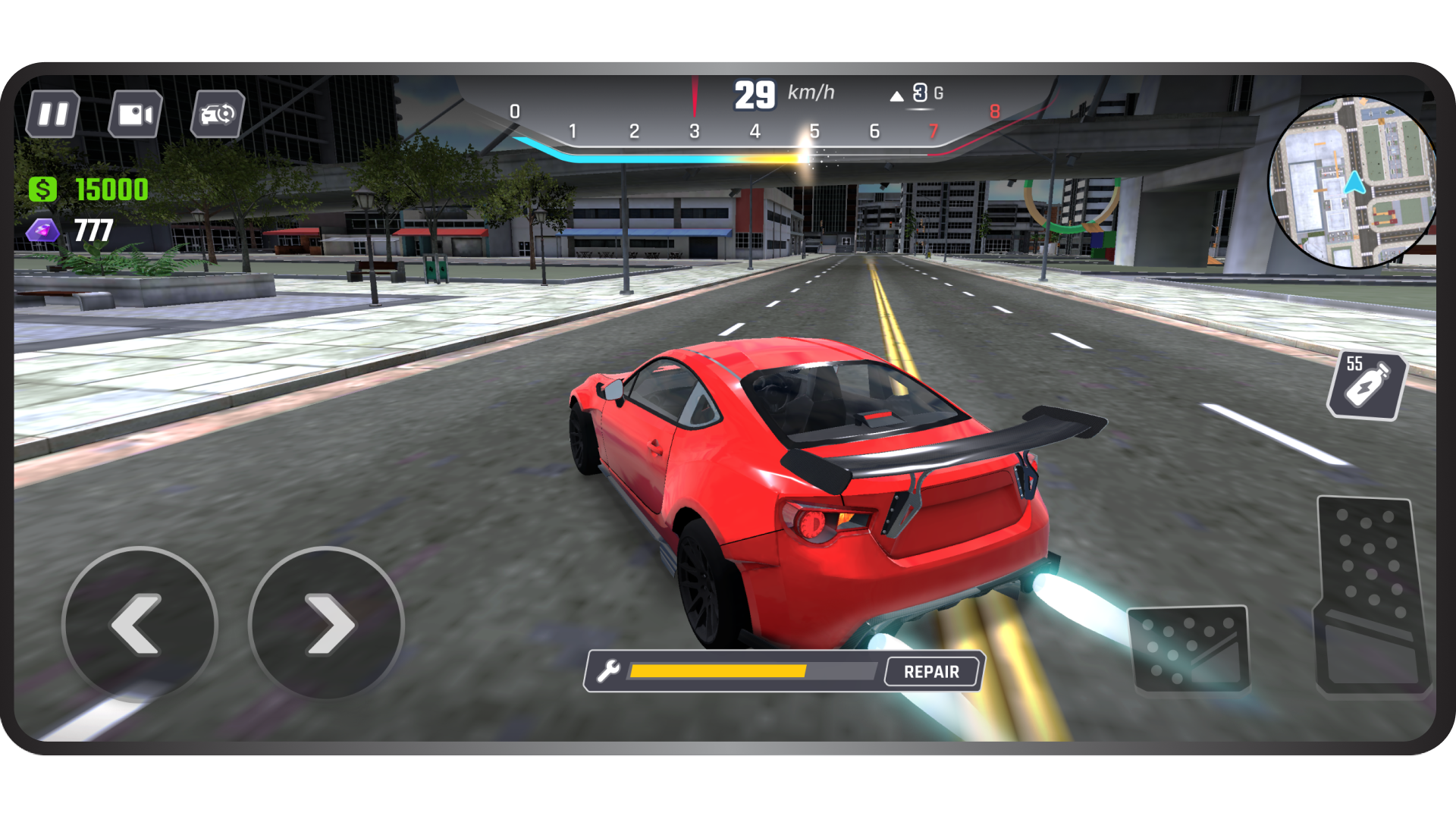Viewport: 1456px width, 819px height.
Task: Switch the camera view
Action: point(136,115)
